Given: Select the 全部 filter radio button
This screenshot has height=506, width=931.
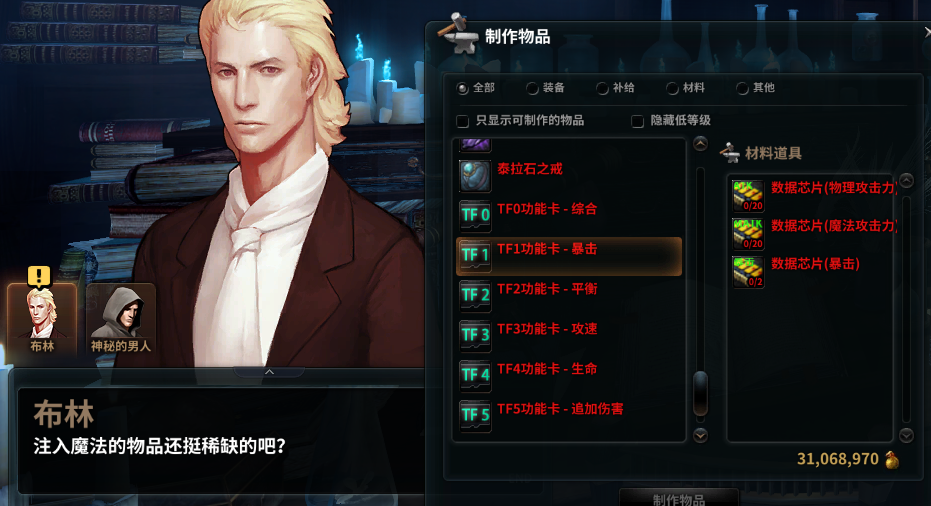Looking at the screenshot, I should click(463, 88).
